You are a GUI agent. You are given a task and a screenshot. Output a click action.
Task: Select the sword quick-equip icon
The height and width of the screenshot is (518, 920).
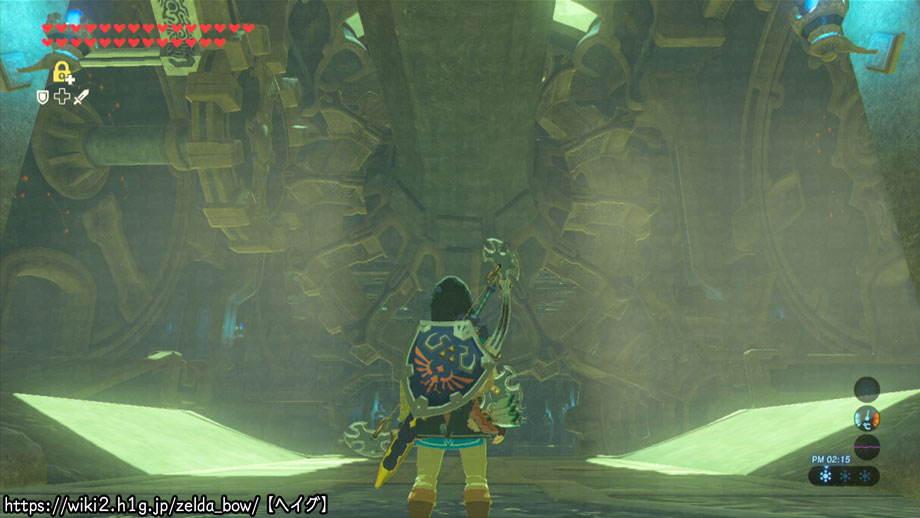81,96
